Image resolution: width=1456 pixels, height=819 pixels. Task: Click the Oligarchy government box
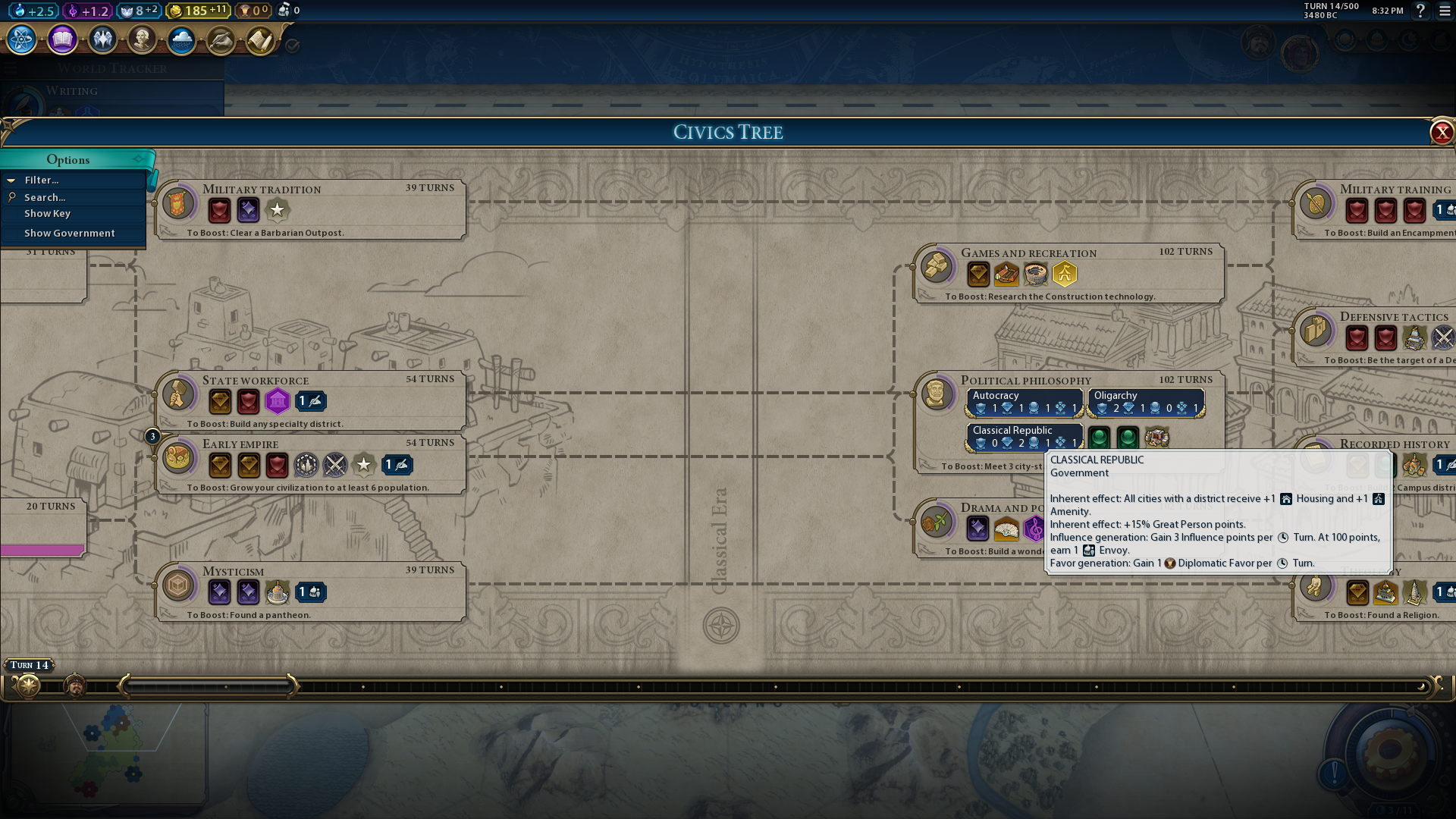[1146, 403]
